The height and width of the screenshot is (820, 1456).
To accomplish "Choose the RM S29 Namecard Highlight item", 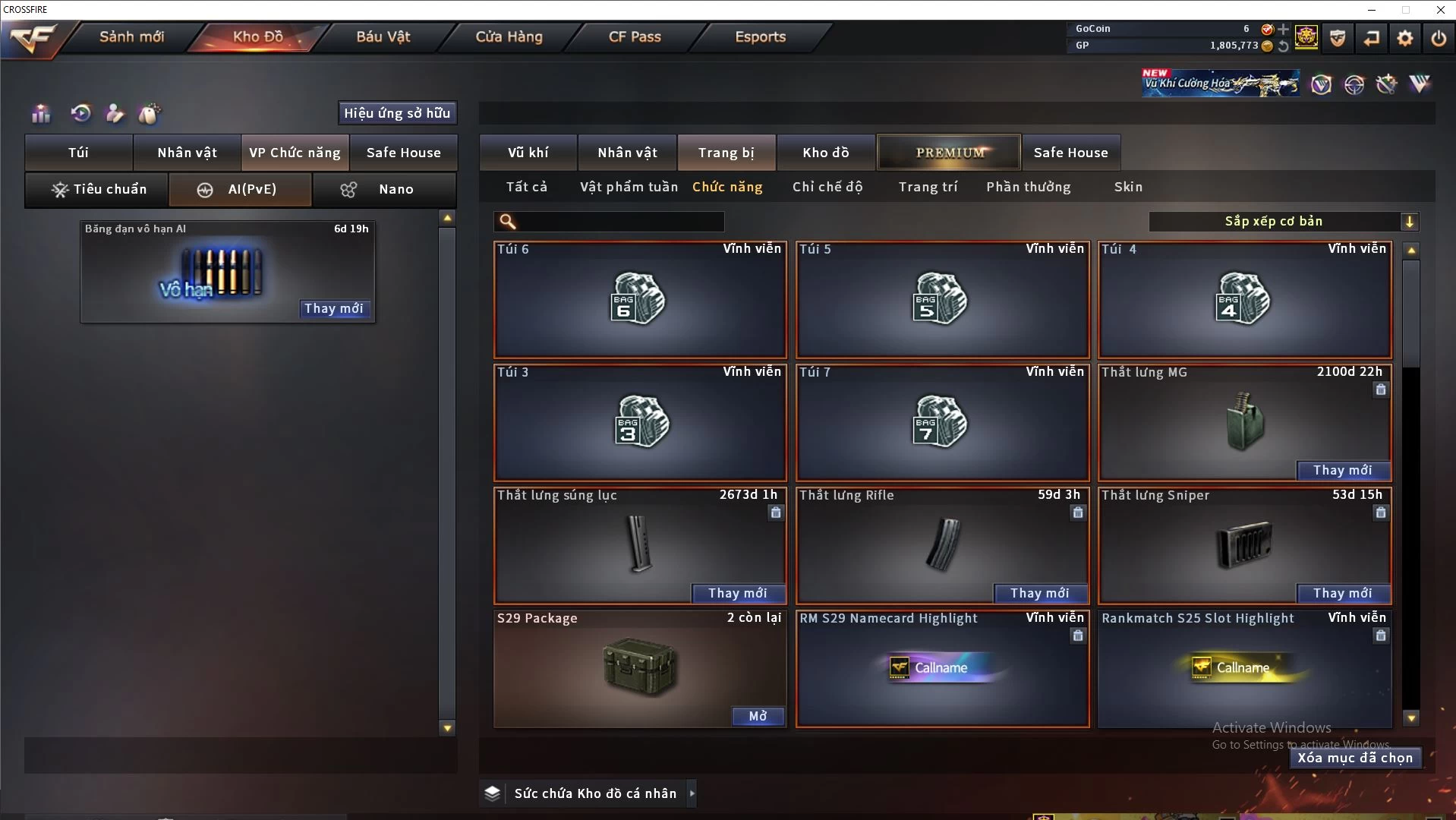I will pyautogui.click(x=942, y=668).
